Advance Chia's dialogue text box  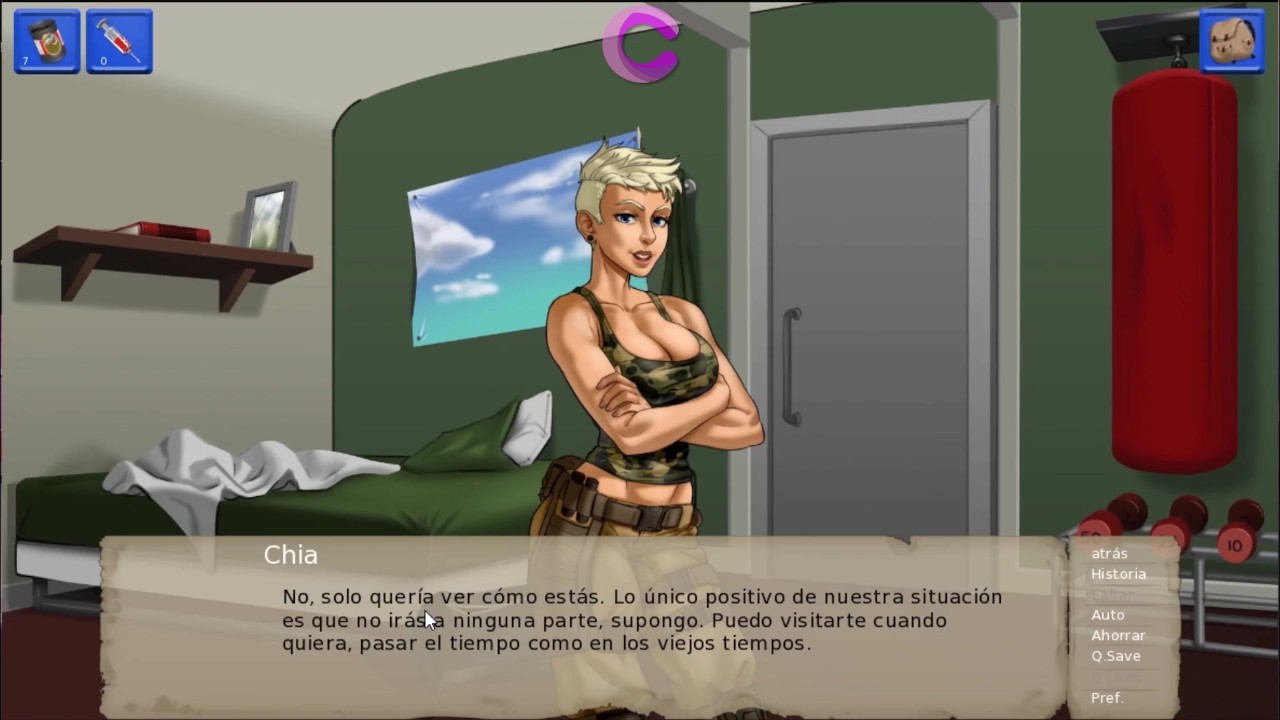640,620
